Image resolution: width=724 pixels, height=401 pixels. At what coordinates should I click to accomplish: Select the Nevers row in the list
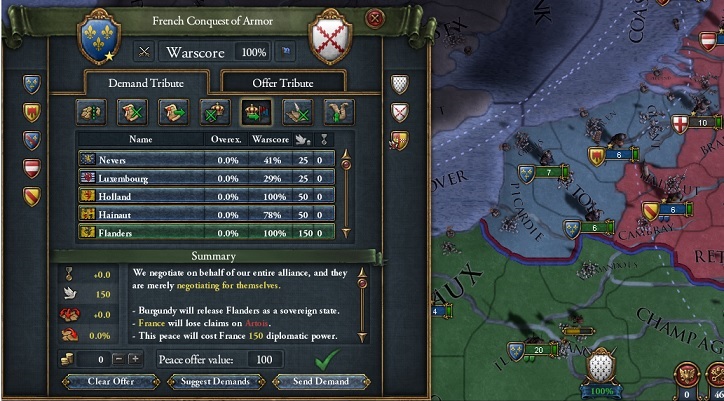click(x=208, y=160)
